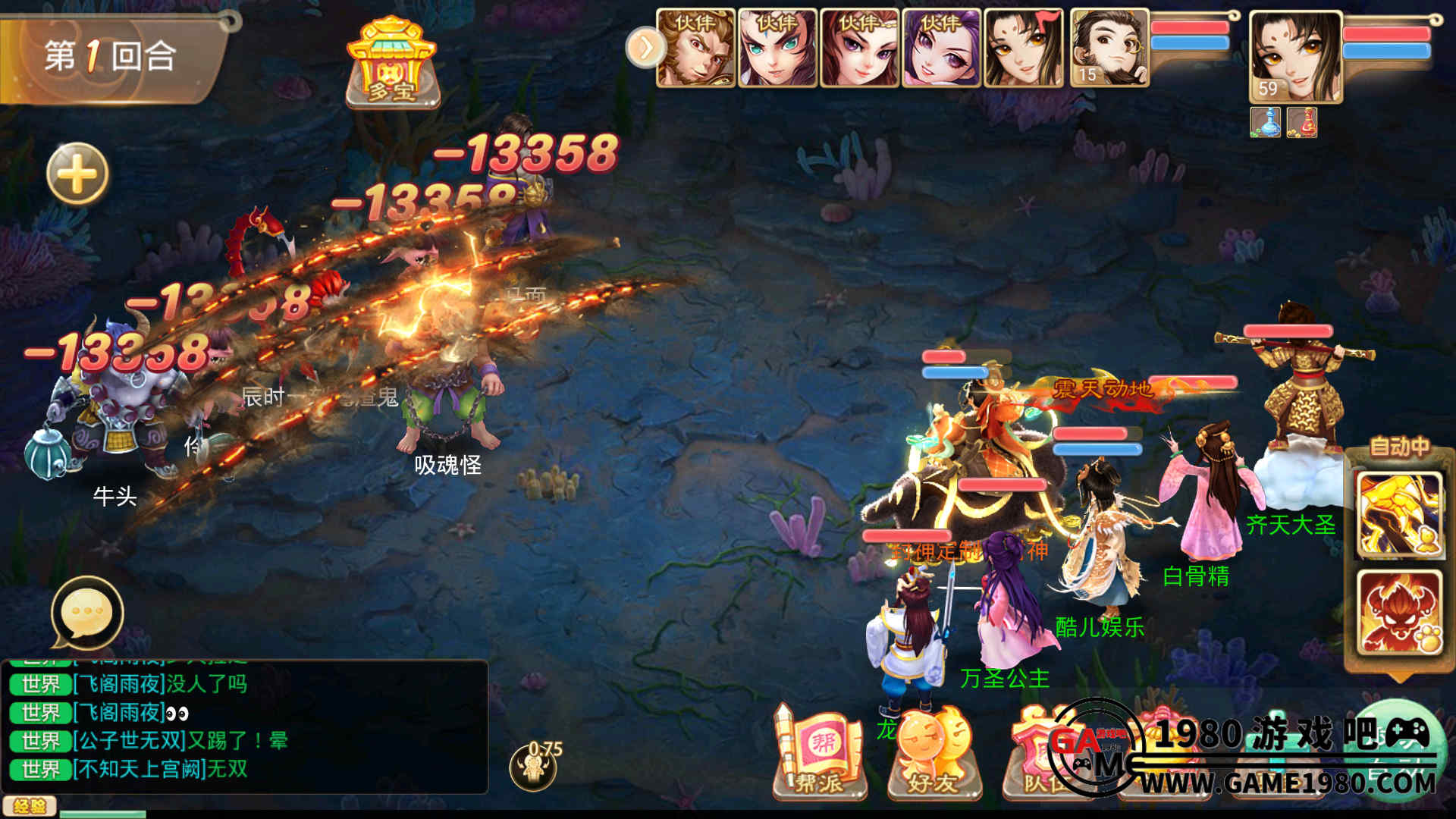1456x819 pixels.
Task: Select the red flame beast skill icon
Action: click(x=1398, y=612)
